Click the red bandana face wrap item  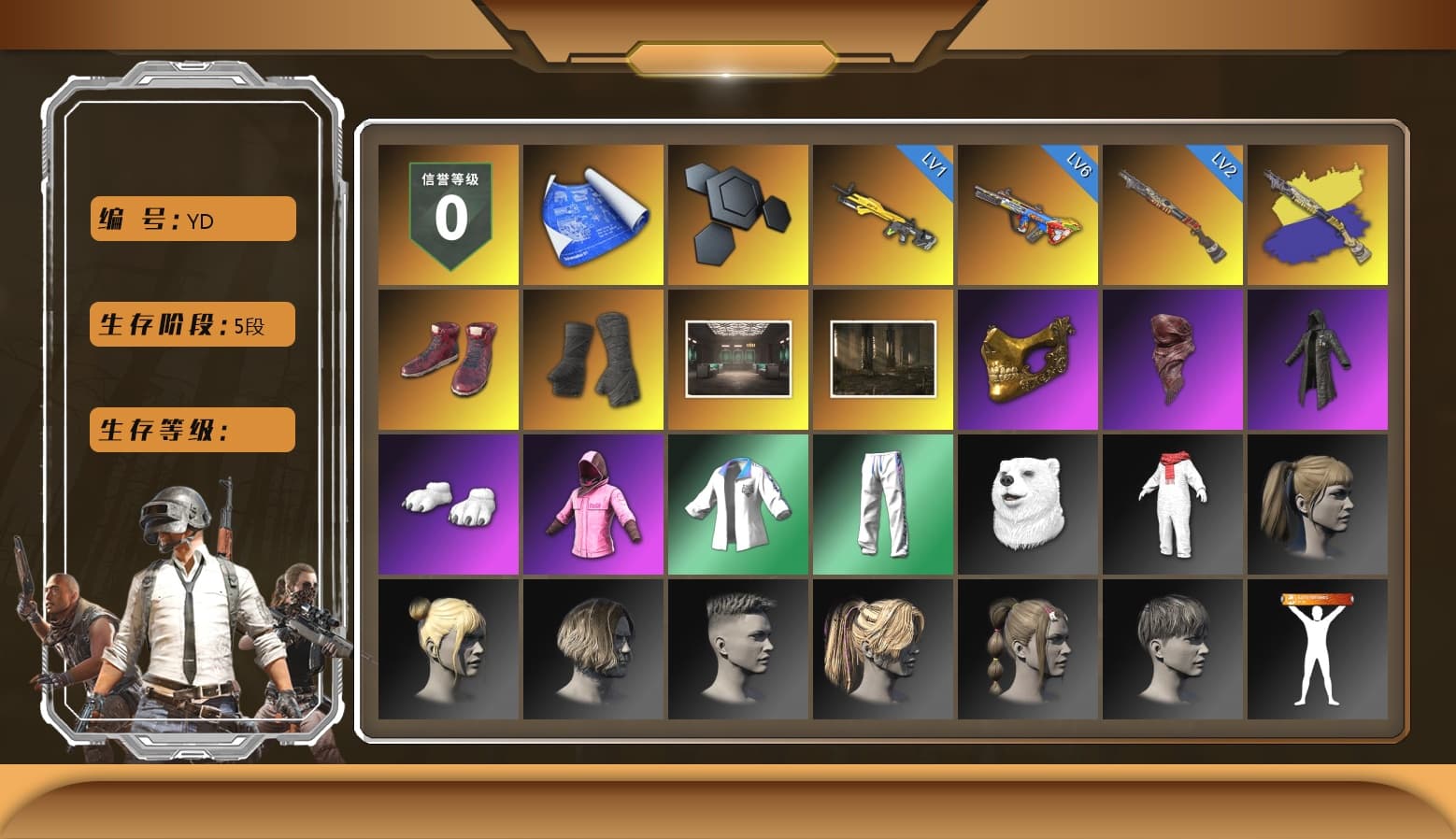pyautogui.click(x=1174, y=358)
